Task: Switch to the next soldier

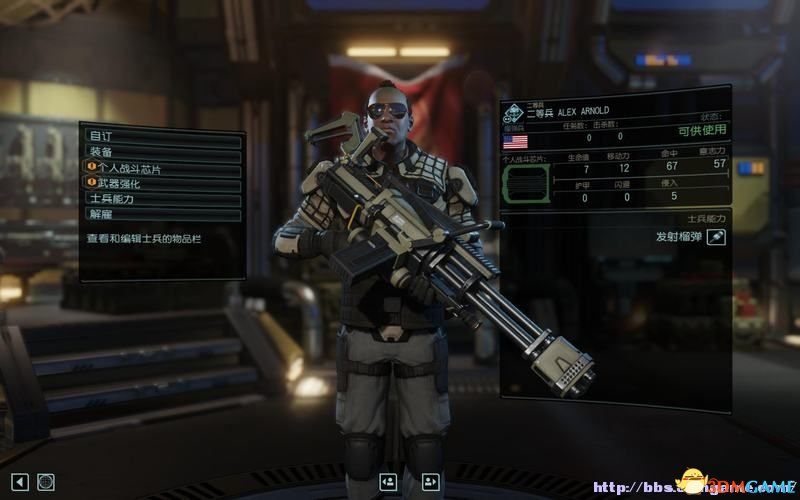Action: click(x=431, y=482)
